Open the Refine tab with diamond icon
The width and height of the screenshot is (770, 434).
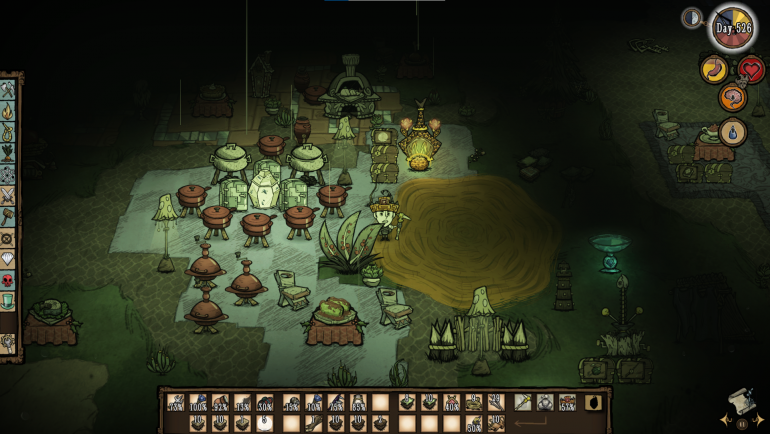[8, 258]
